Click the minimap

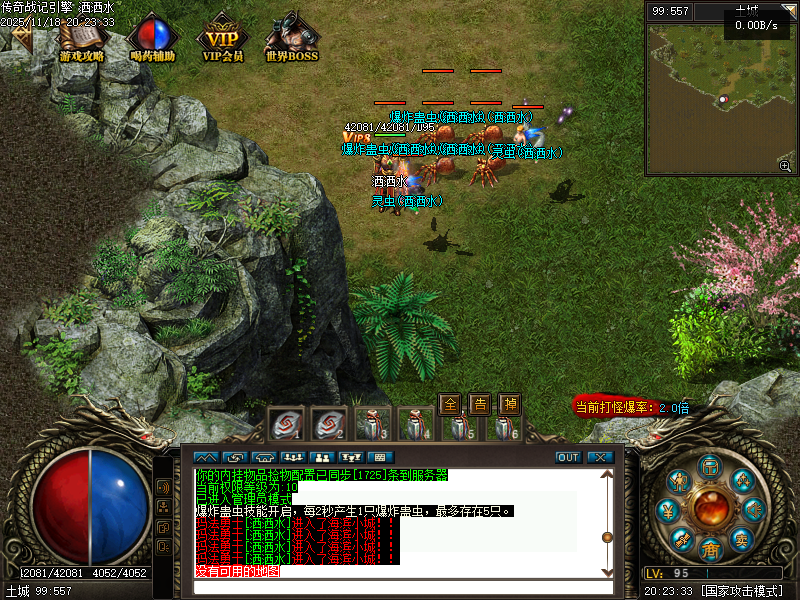(x=720, y=98)
